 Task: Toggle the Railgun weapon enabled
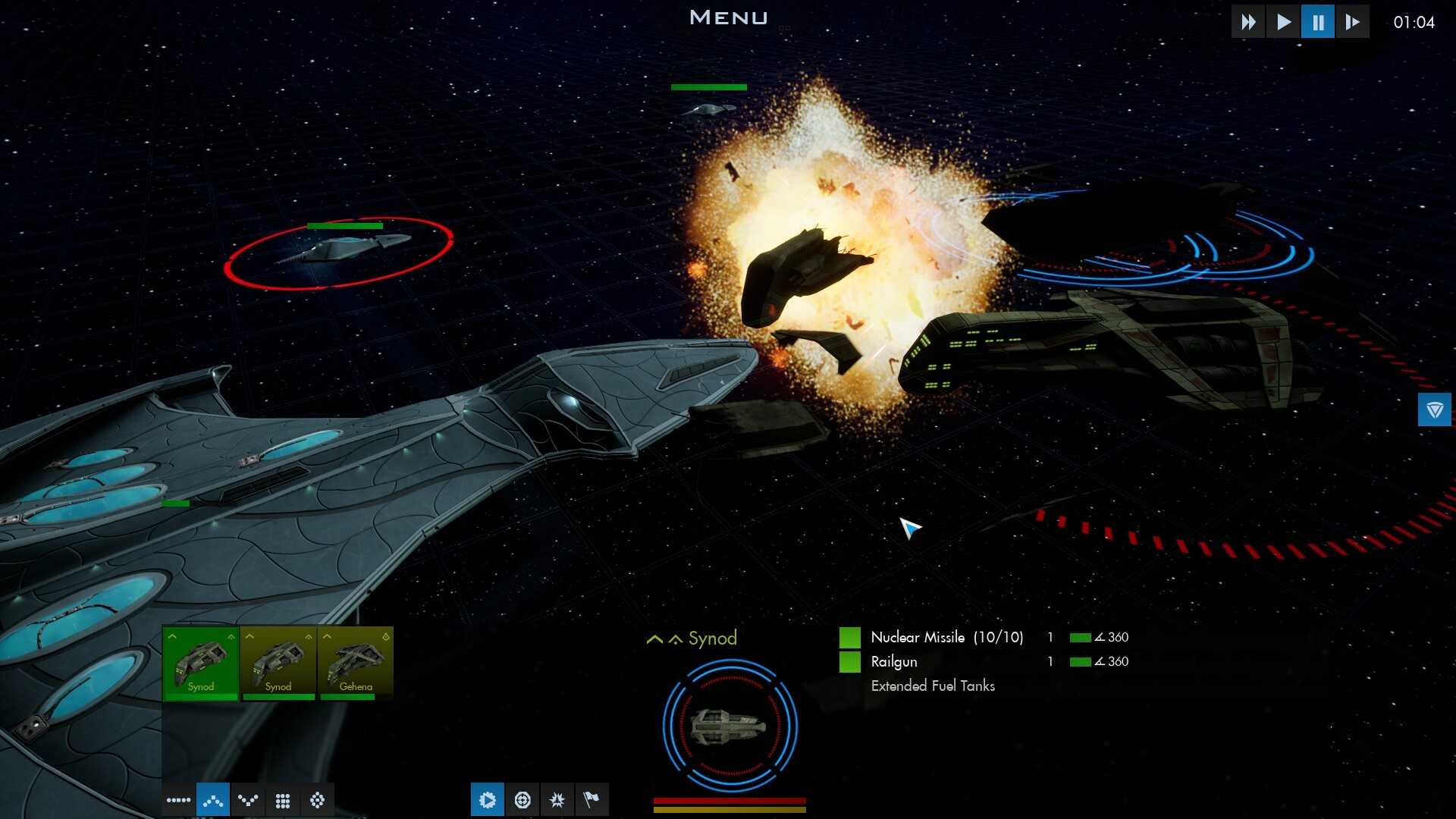pos(849,661)
